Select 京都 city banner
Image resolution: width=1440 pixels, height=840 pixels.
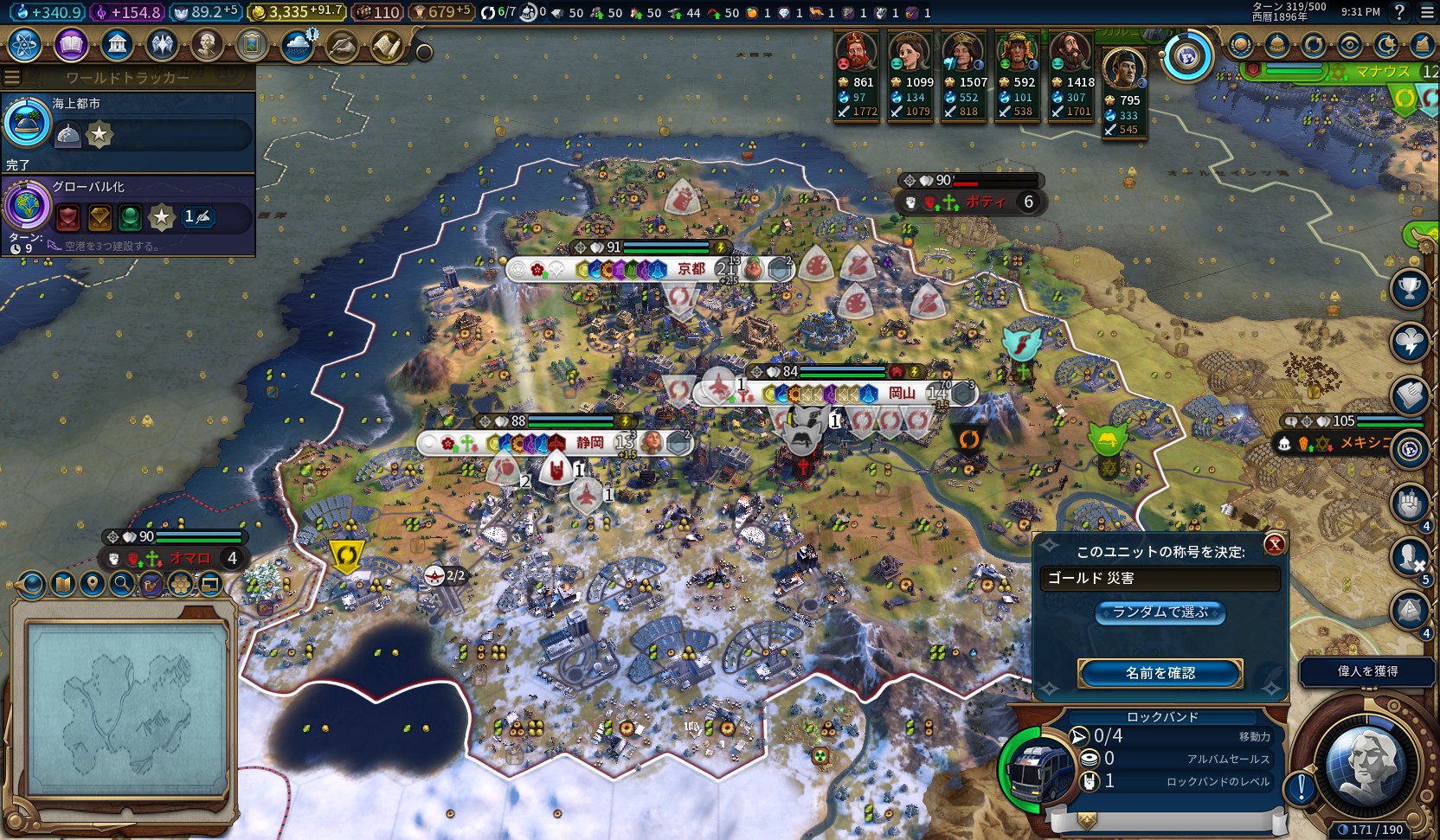coord(691,269)
